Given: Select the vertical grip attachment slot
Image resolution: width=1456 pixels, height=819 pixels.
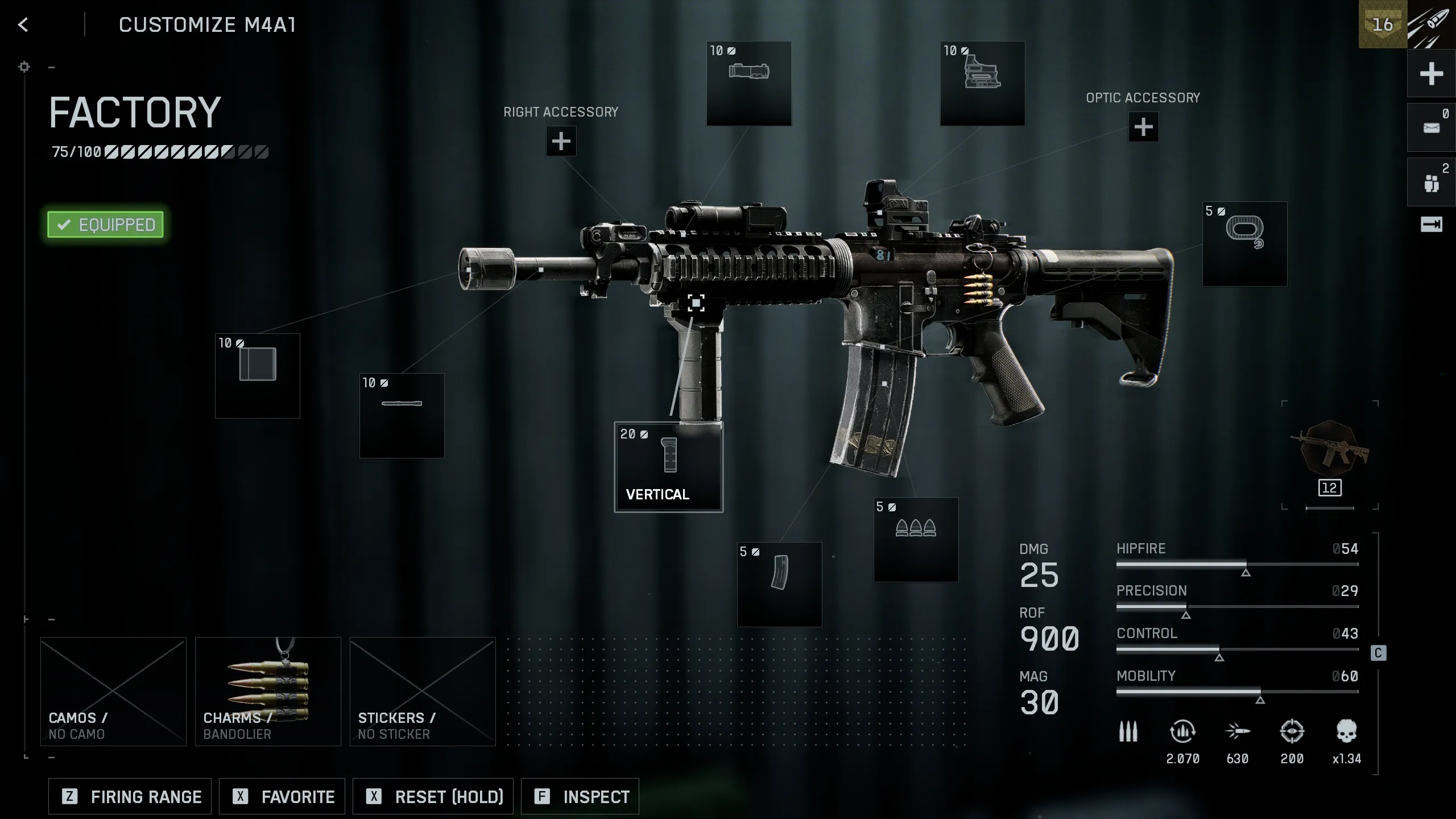Looking at the screenshot, I should click(668, 466).
